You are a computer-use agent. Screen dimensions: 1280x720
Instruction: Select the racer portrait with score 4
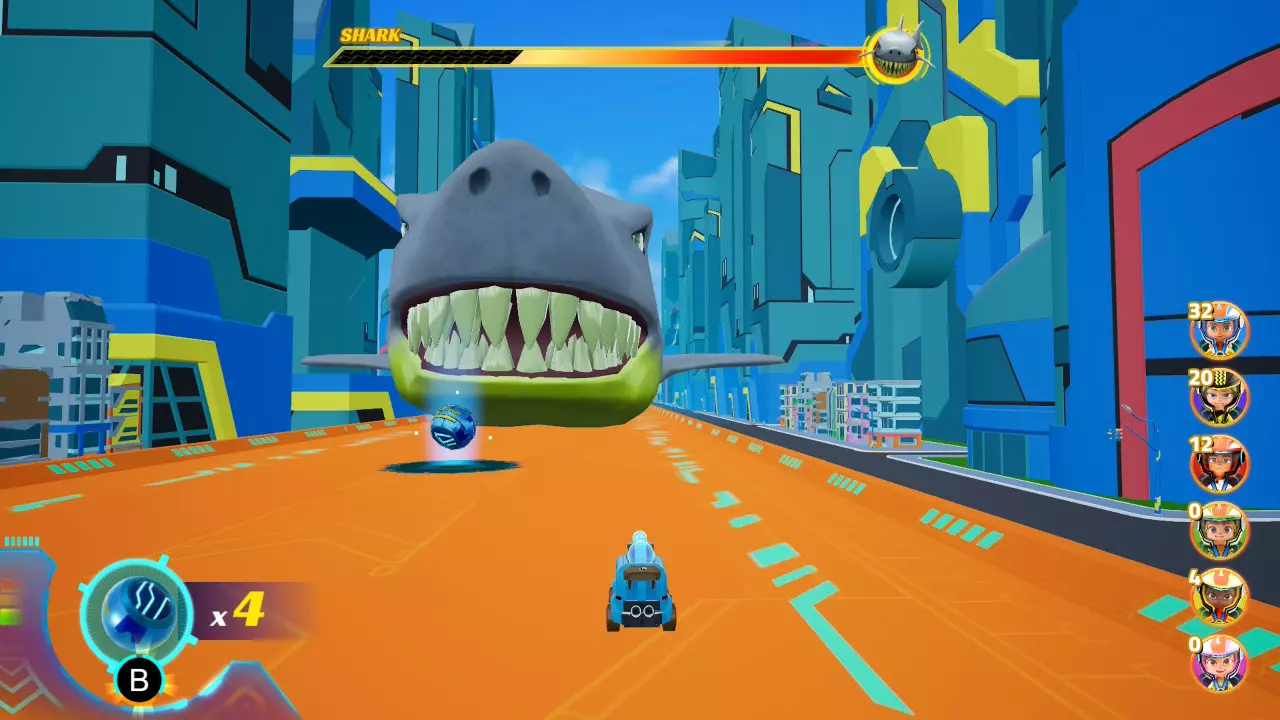(x=1220, y=596)
